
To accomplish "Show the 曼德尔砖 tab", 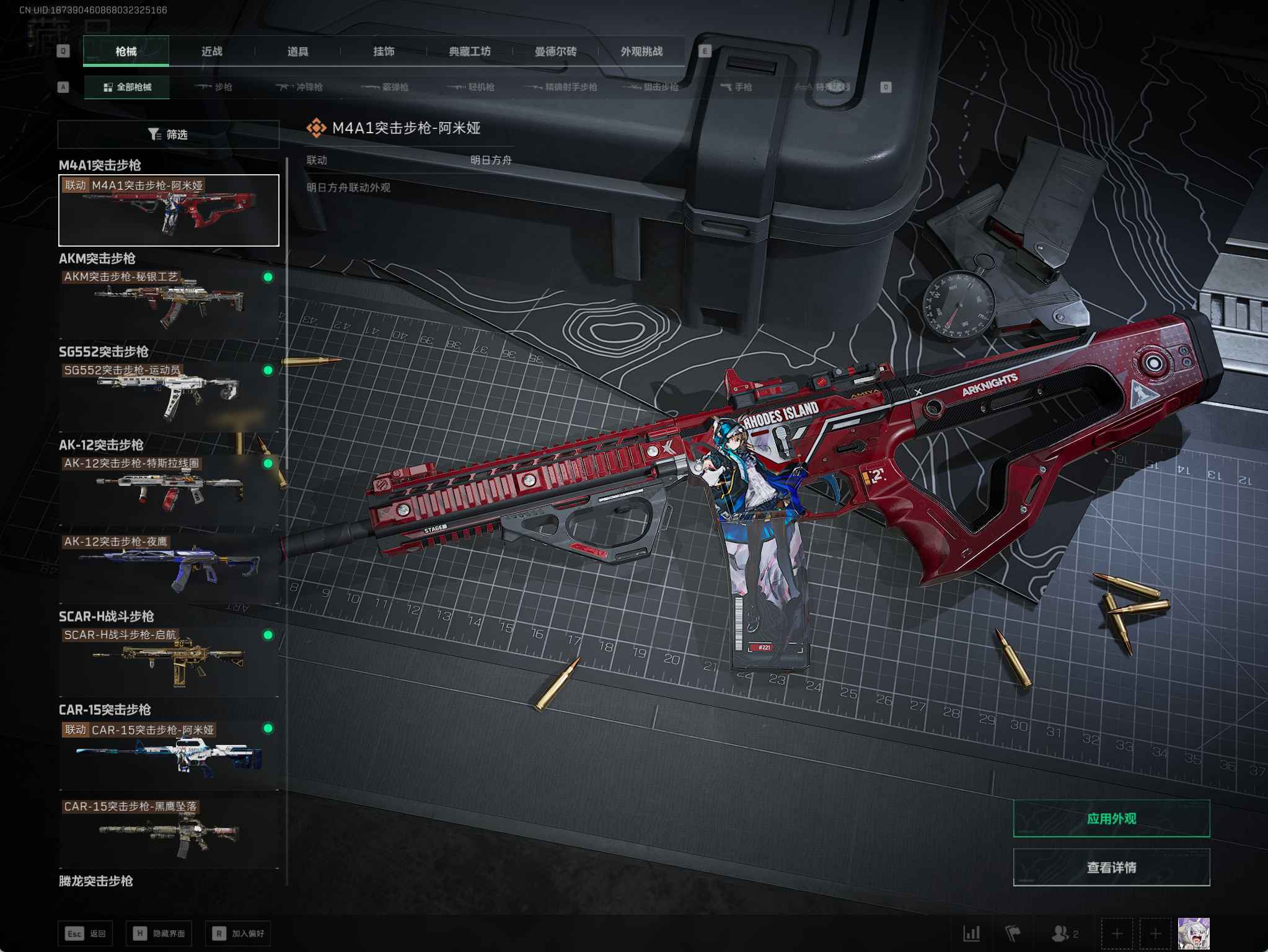I will tap(555, 51).
